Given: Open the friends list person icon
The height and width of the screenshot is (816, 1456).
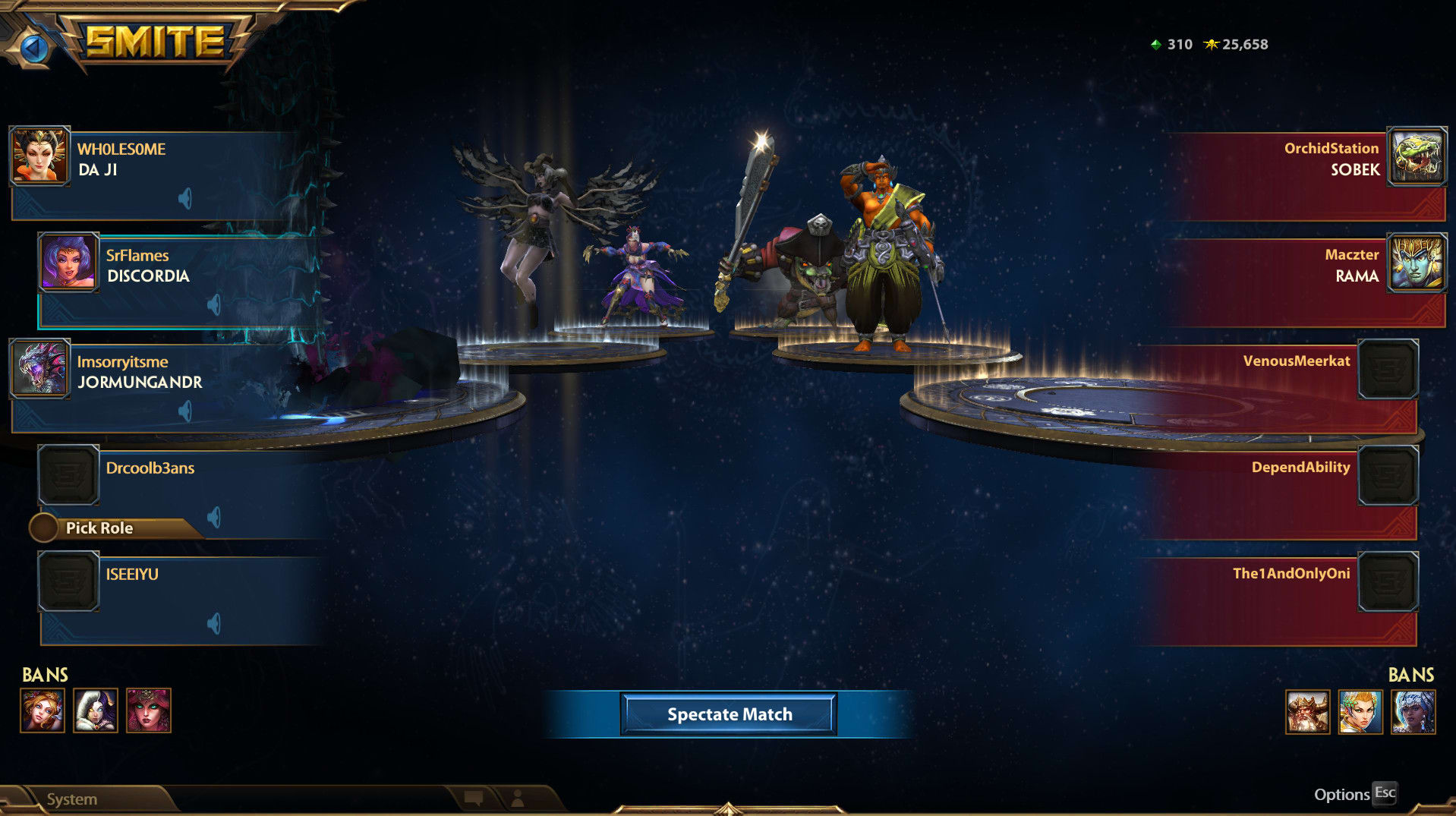Looking at the screenshot, I should coord(518,798).
